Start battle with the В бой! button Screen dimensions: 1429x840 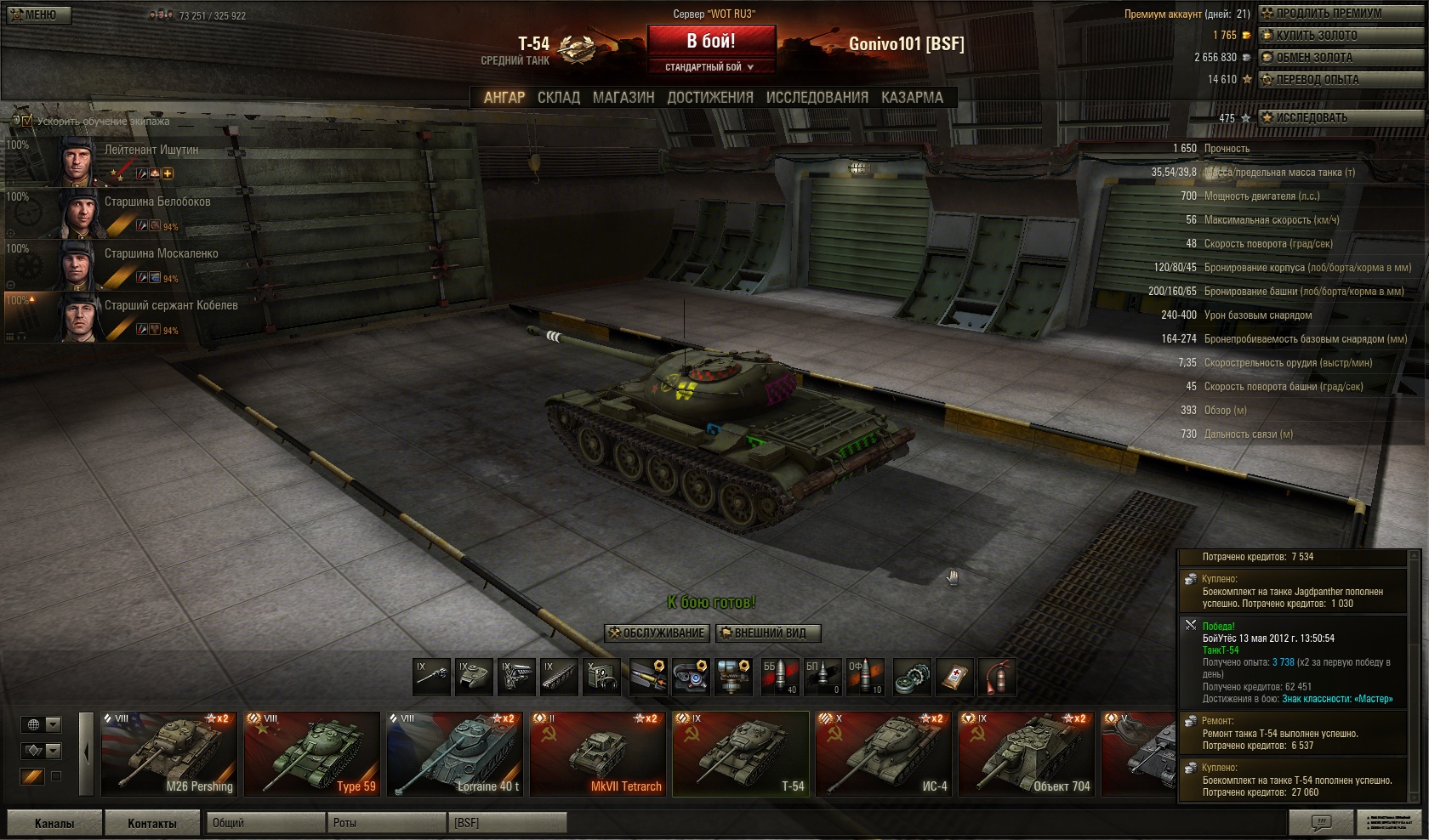click(711, 41)
